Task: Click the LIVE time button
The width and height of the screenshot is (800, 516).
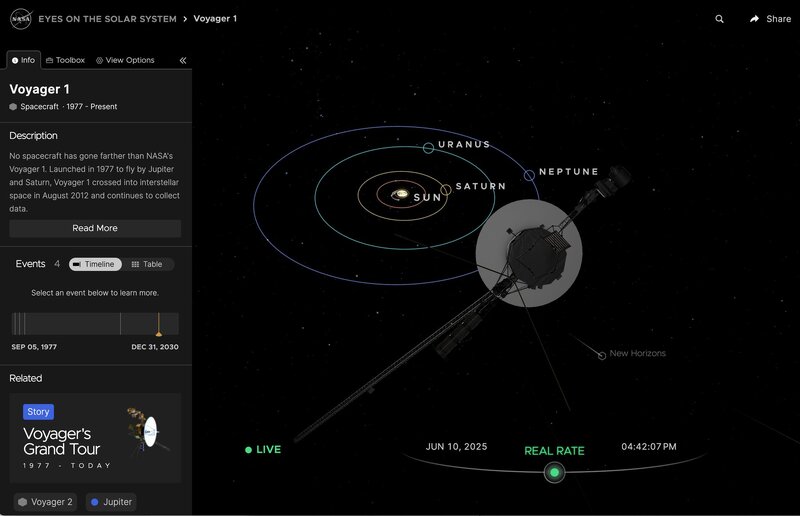Action: [x=264, y=450]
